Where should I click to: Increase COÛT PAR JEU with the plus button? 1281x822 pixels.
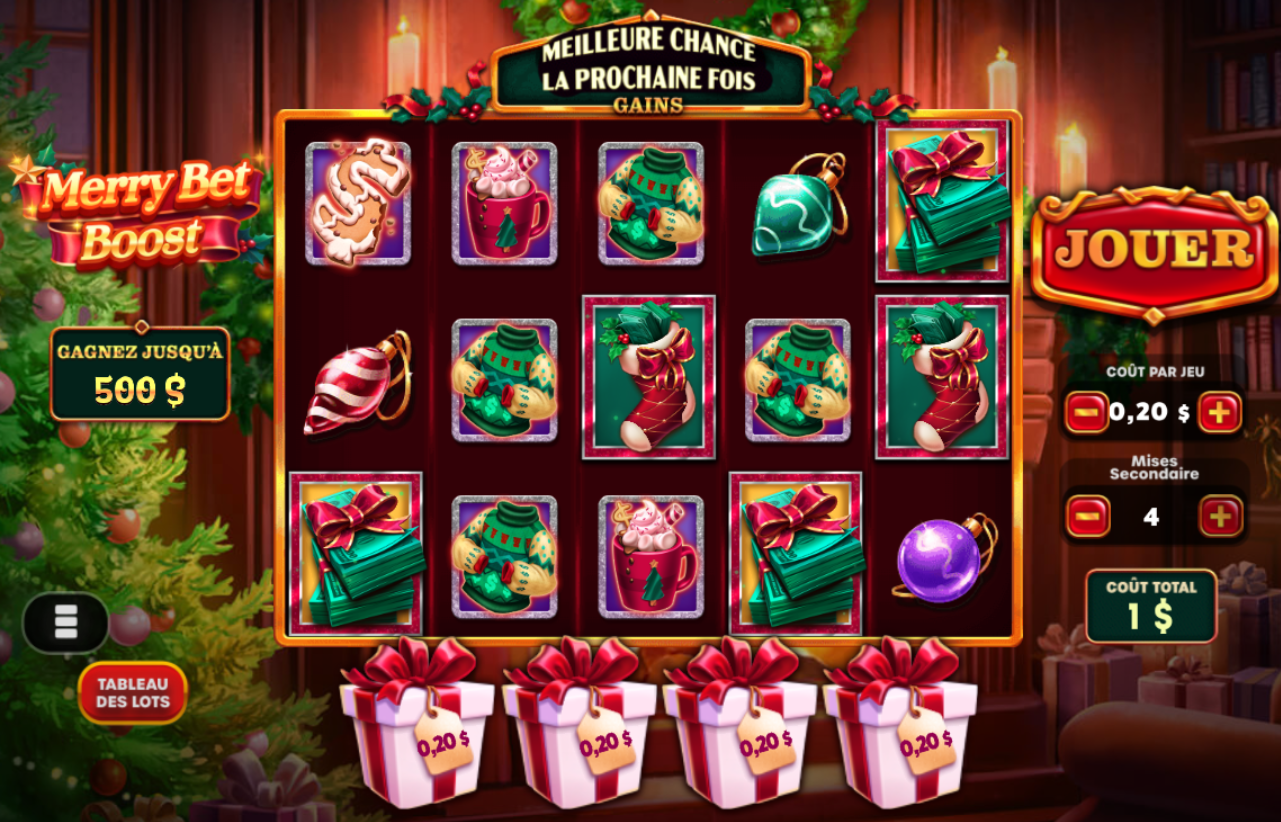[x=1218, y=411]
